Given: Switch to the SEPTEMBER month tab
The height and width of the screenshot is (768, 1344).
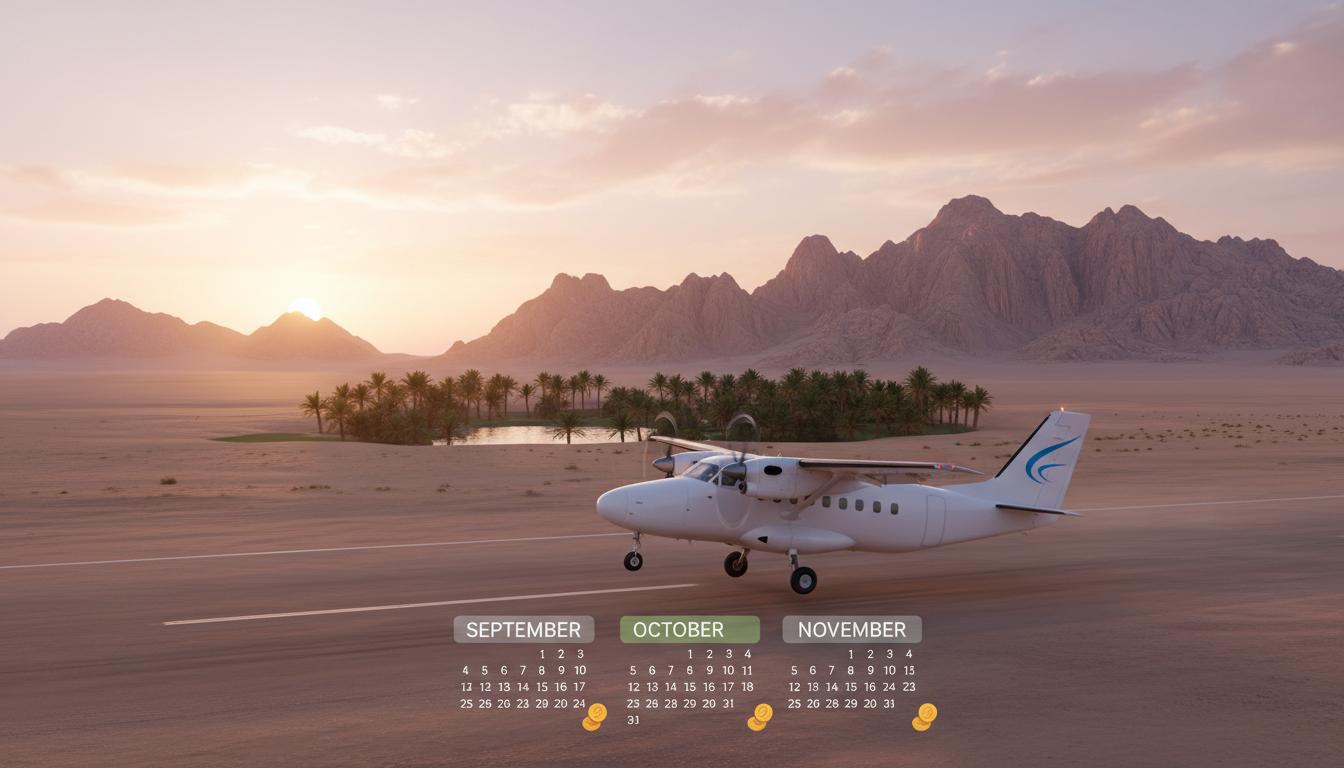Looking at the screenshot, I should [523, 629].
